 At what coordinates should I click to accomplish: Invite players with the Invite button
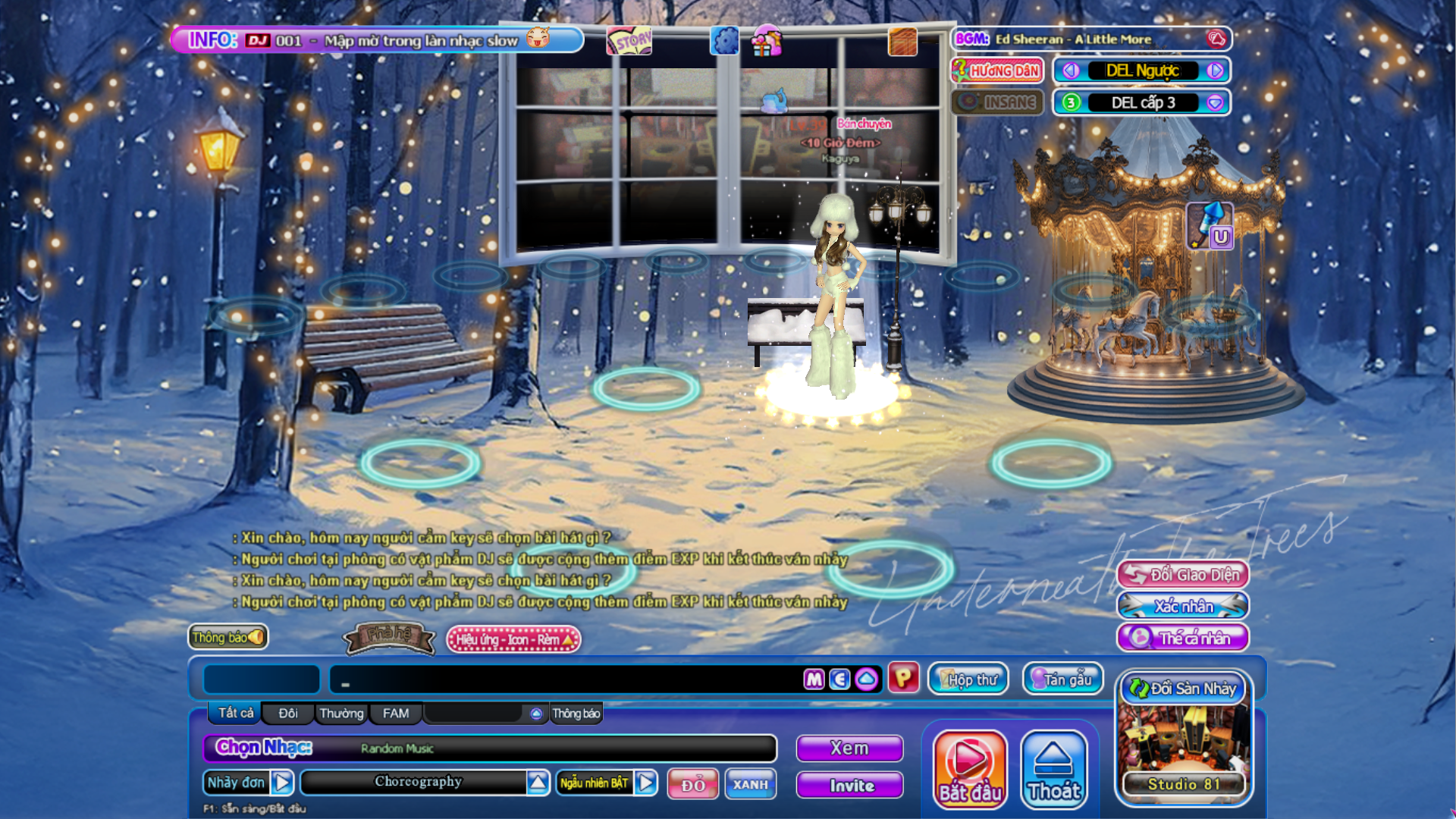(849, 786)
